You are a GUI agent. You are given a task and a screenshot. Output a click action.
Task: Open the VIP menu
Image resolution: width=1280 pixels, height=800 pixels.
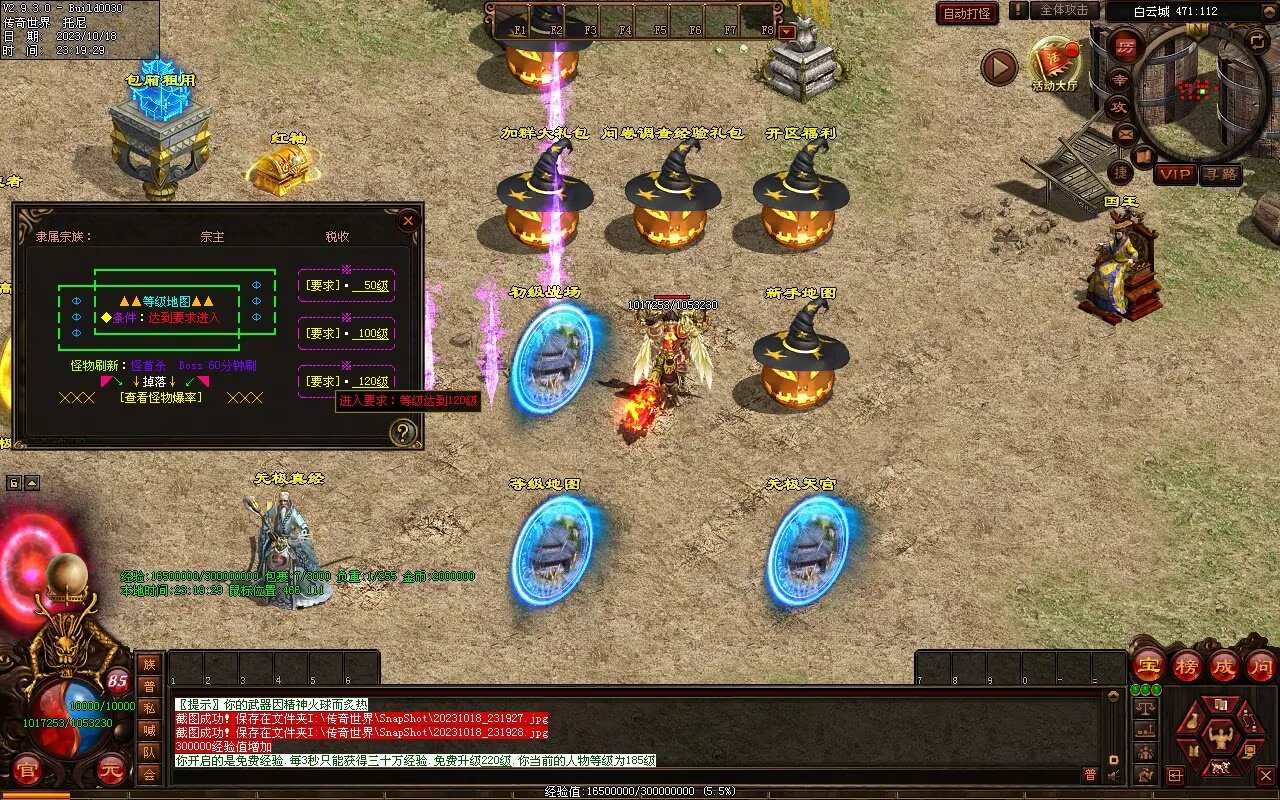(x=1176, y=174)
